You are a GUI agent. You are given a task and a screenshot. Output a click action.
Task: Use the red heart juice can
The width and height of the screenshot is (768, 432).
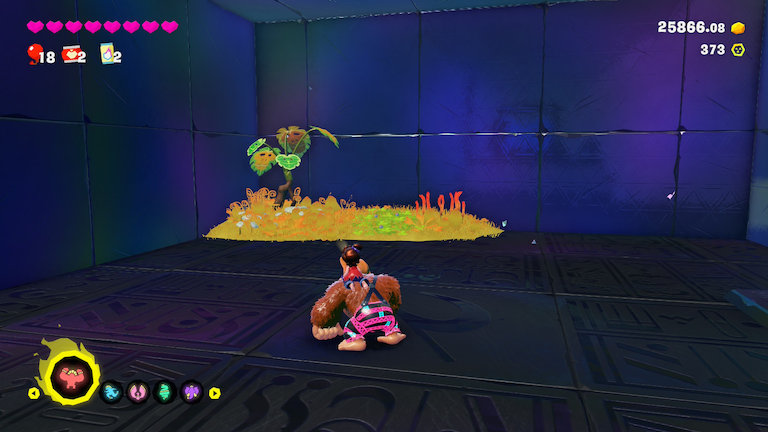tap(71, 54)
